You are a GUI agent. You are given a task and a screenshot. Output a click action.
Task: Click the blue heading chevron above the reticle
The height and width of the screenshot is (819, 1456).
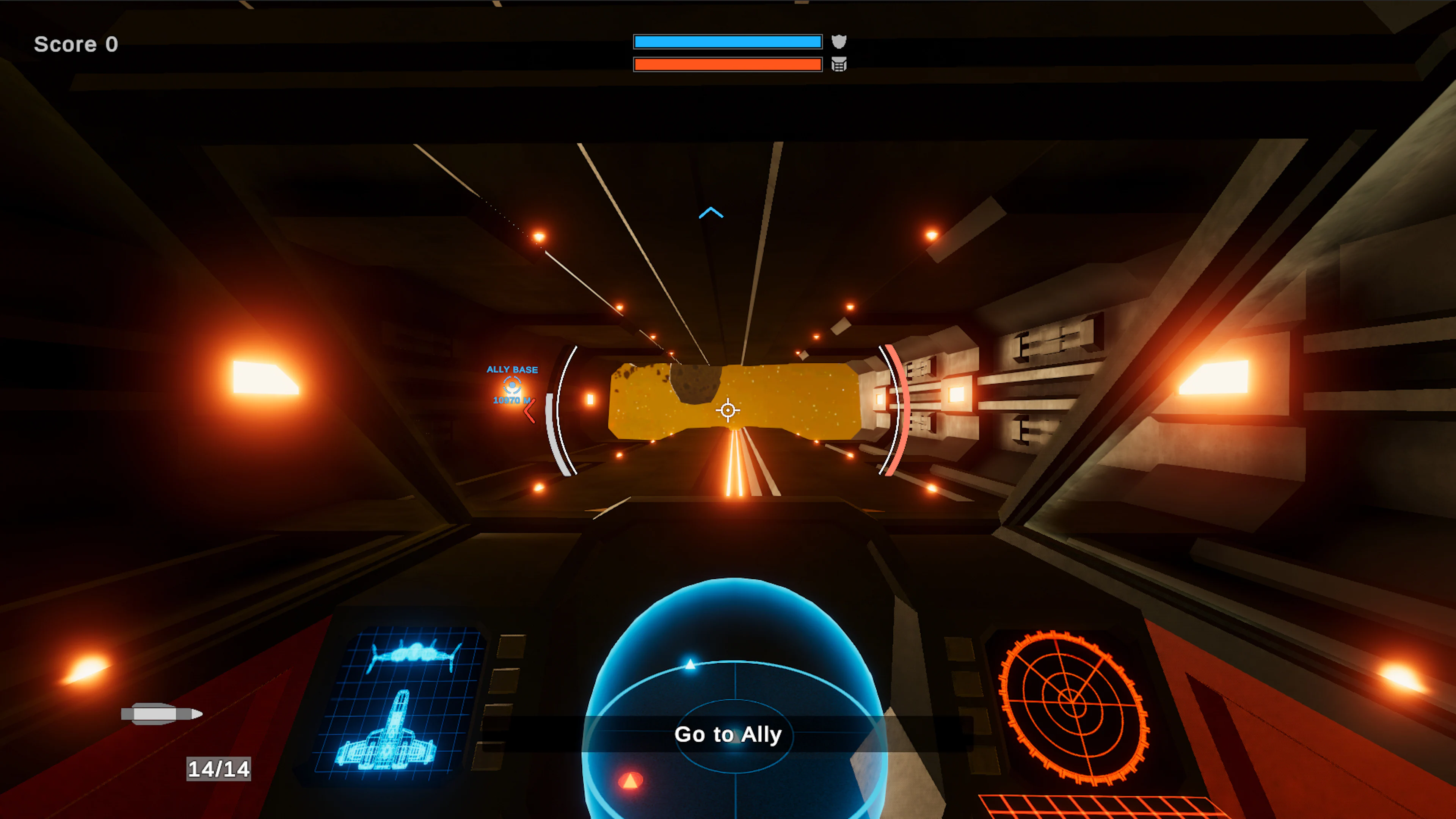click(x=711, y=213)
